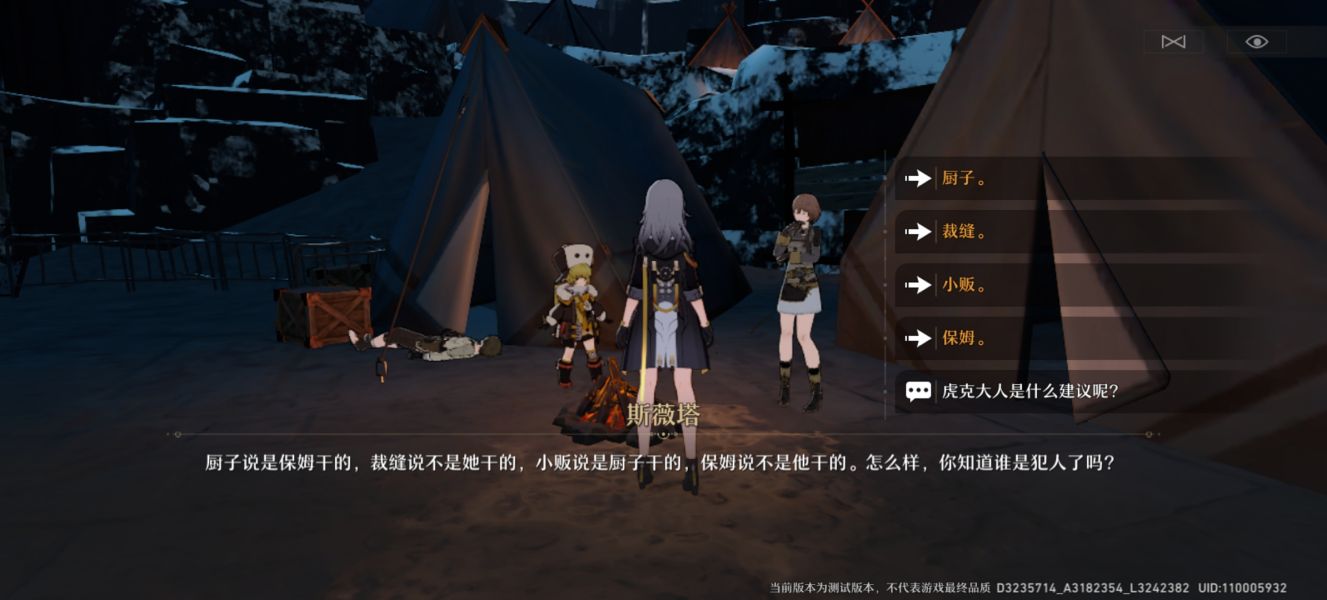Screen dimensions: 1327x600
Task: Hide the dialogue interface with eye icon
Action: tap(1257, 41)
